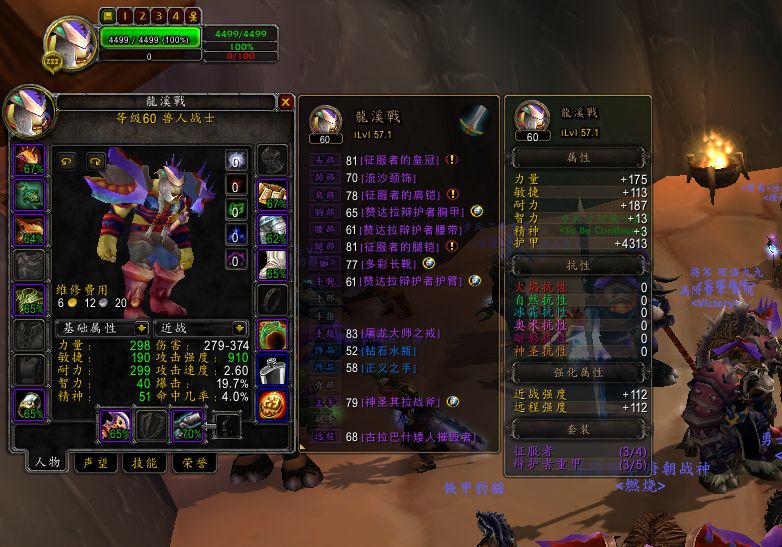Select preset button 3 above health bar
This screenshot has height=547, width=782.
point(158,16)
